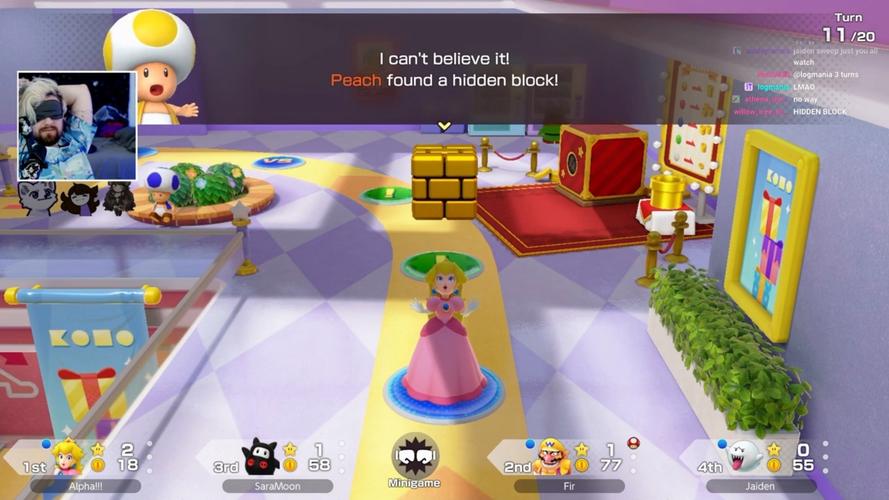Image resolution: width=889 pixels, height=500 pixels.
Task: Select Fir's Wario player panel
Action: click(566, 460)
